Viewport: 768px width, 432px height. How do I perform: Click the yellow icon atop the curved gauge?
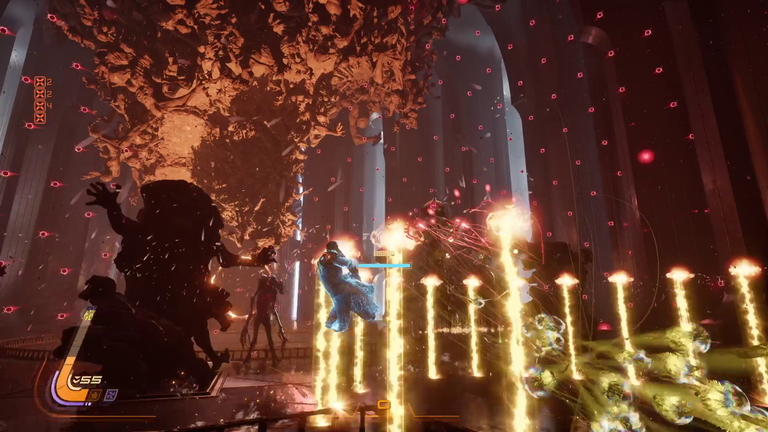click(x=88, y=316)
